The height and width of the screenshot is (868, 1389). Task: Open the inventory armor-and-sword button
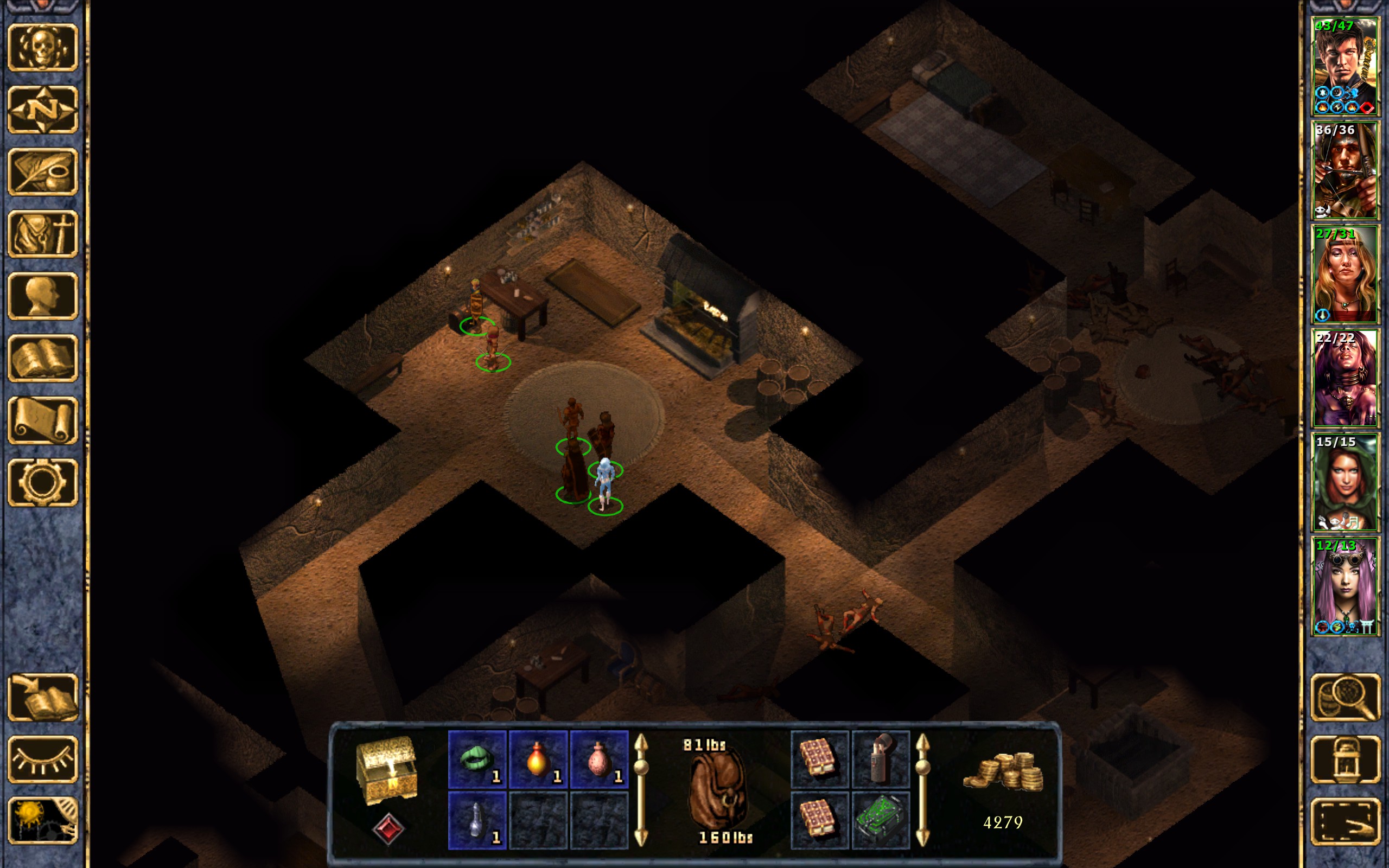pos(42,234)
